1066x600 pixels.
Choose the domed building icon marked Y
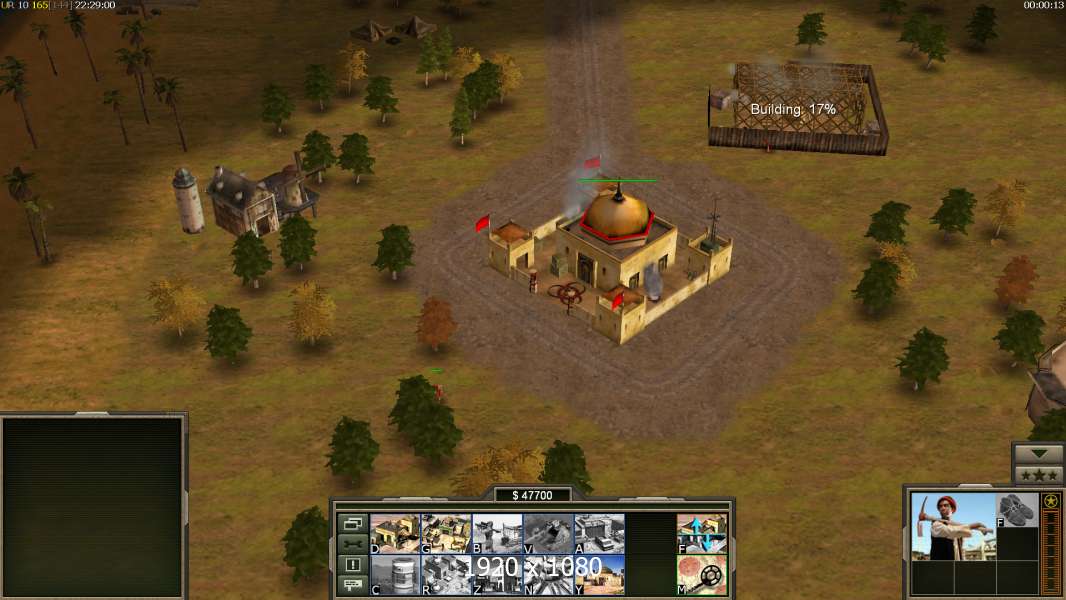599,574
